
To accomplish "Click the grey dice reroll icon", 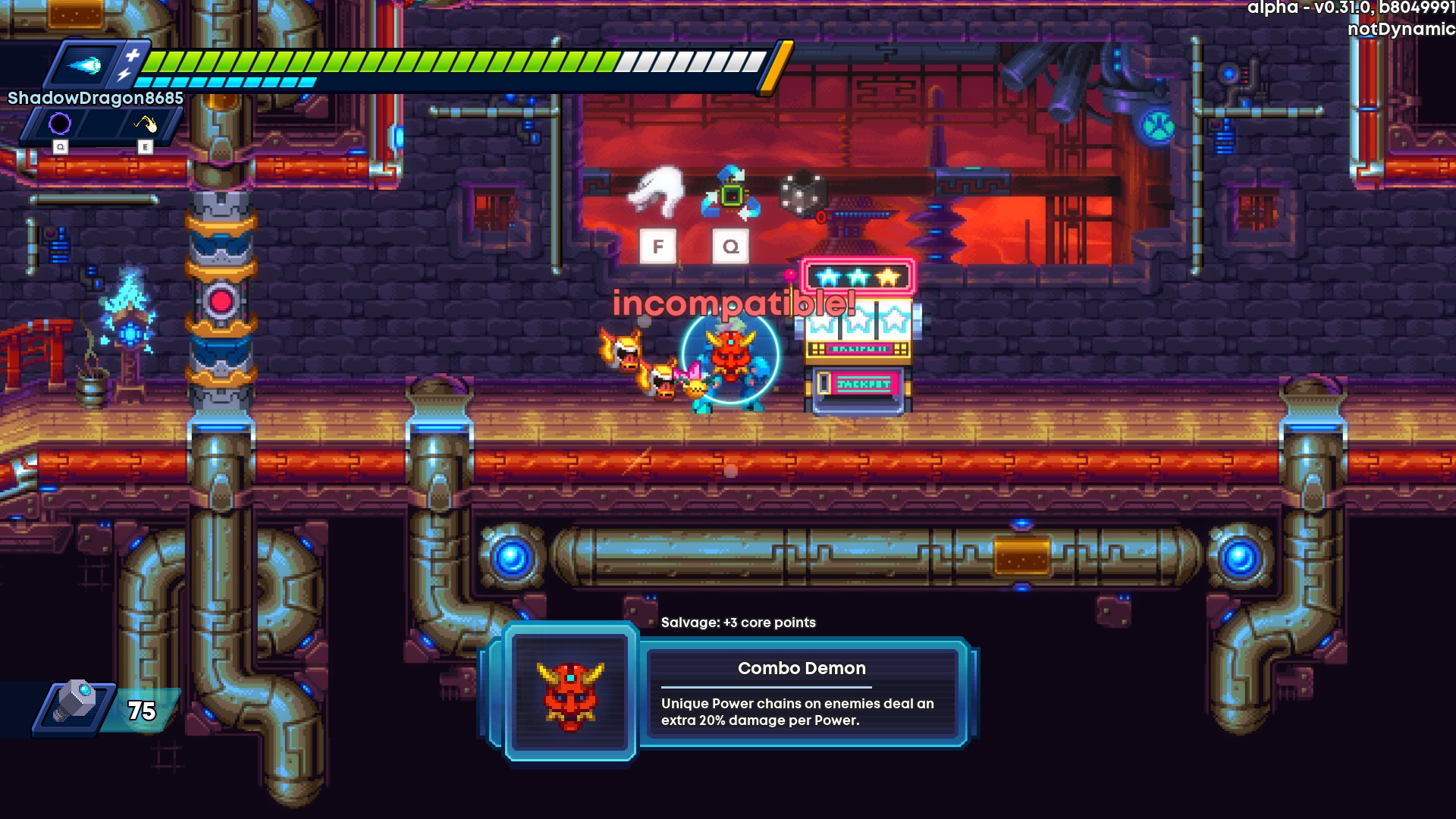I will [802, 193].
